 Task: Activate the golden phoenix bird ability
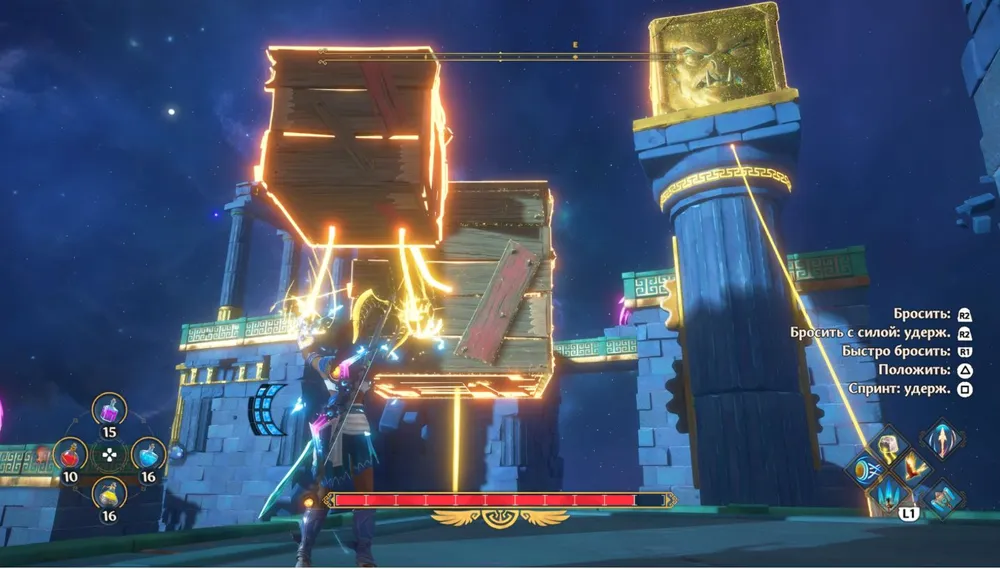[x=913, y=468]
